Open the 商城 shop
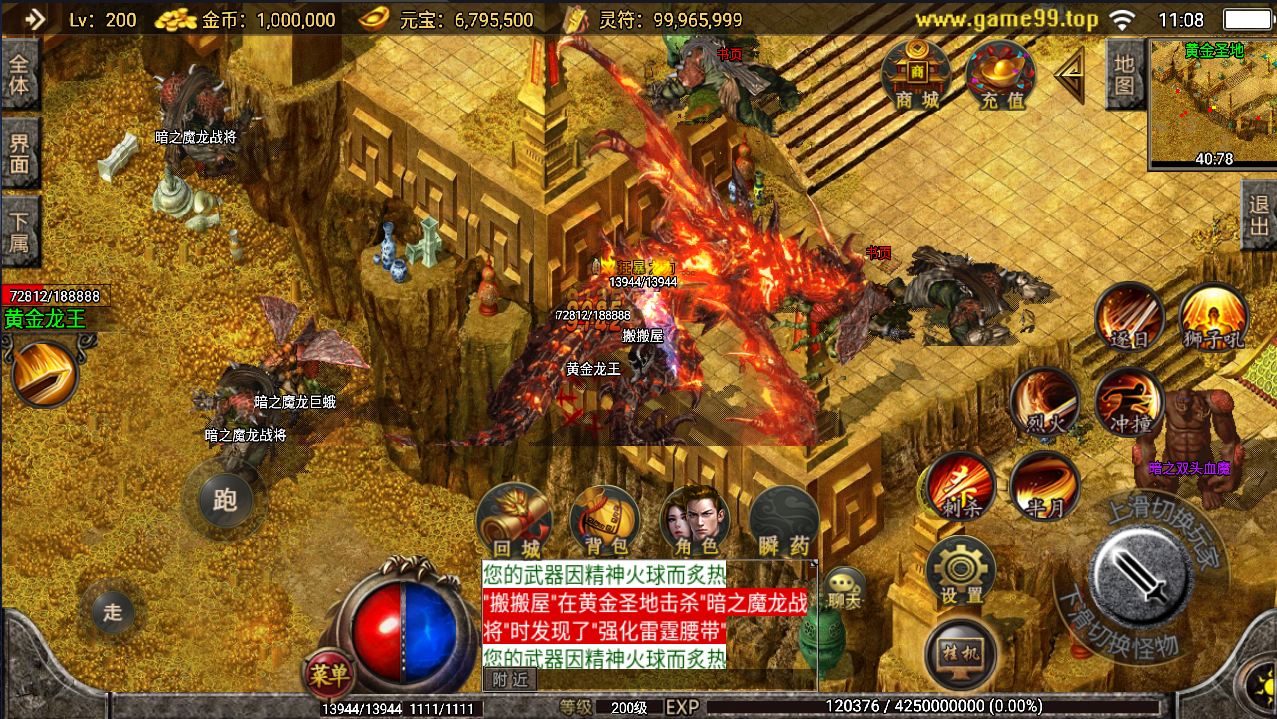Image resolution: width=1277 pixels, height=719 pixels. [917, 75]
